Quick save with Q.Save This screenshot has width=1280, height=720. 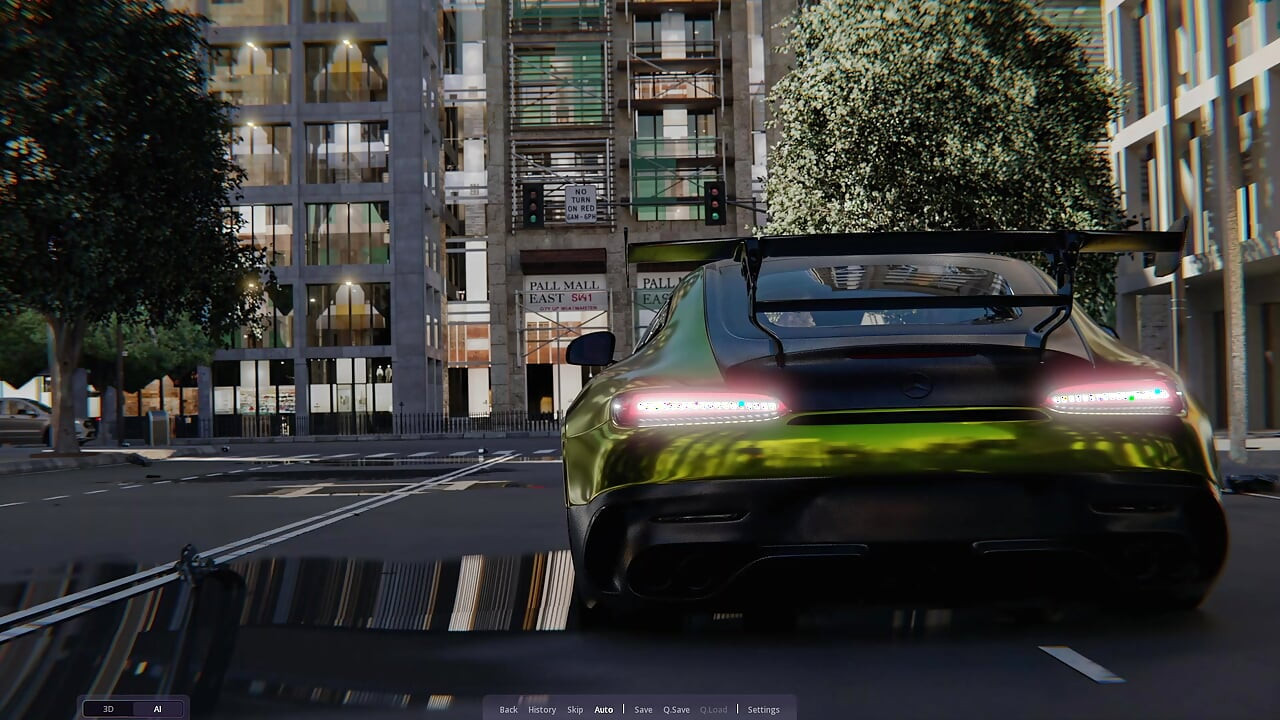tap(676, 710)
